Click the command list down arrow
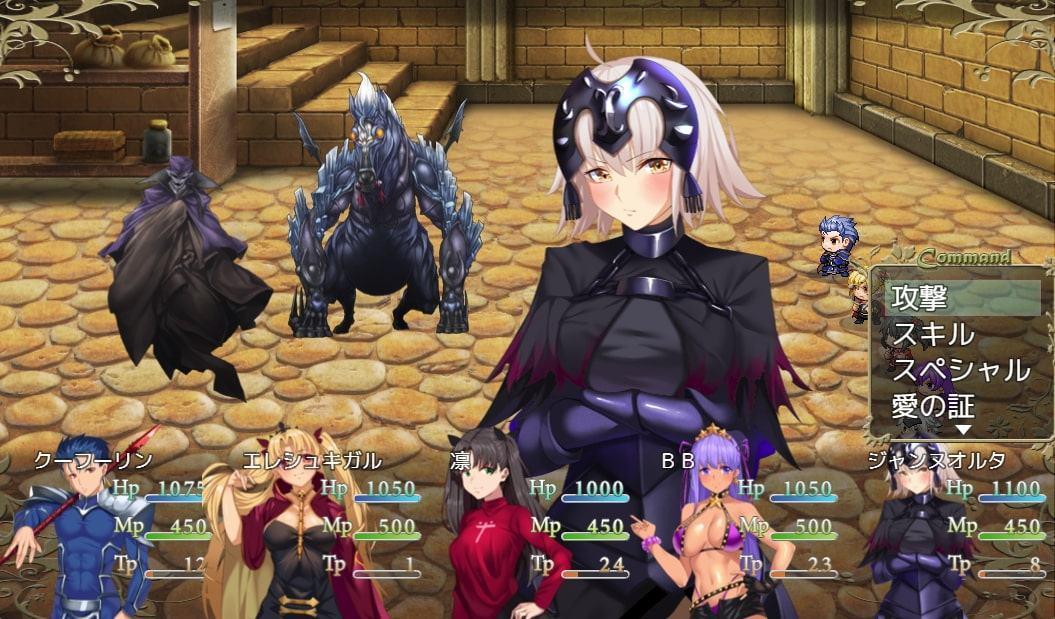Viewport: 1055px width, 619px height. click(963, 430)
